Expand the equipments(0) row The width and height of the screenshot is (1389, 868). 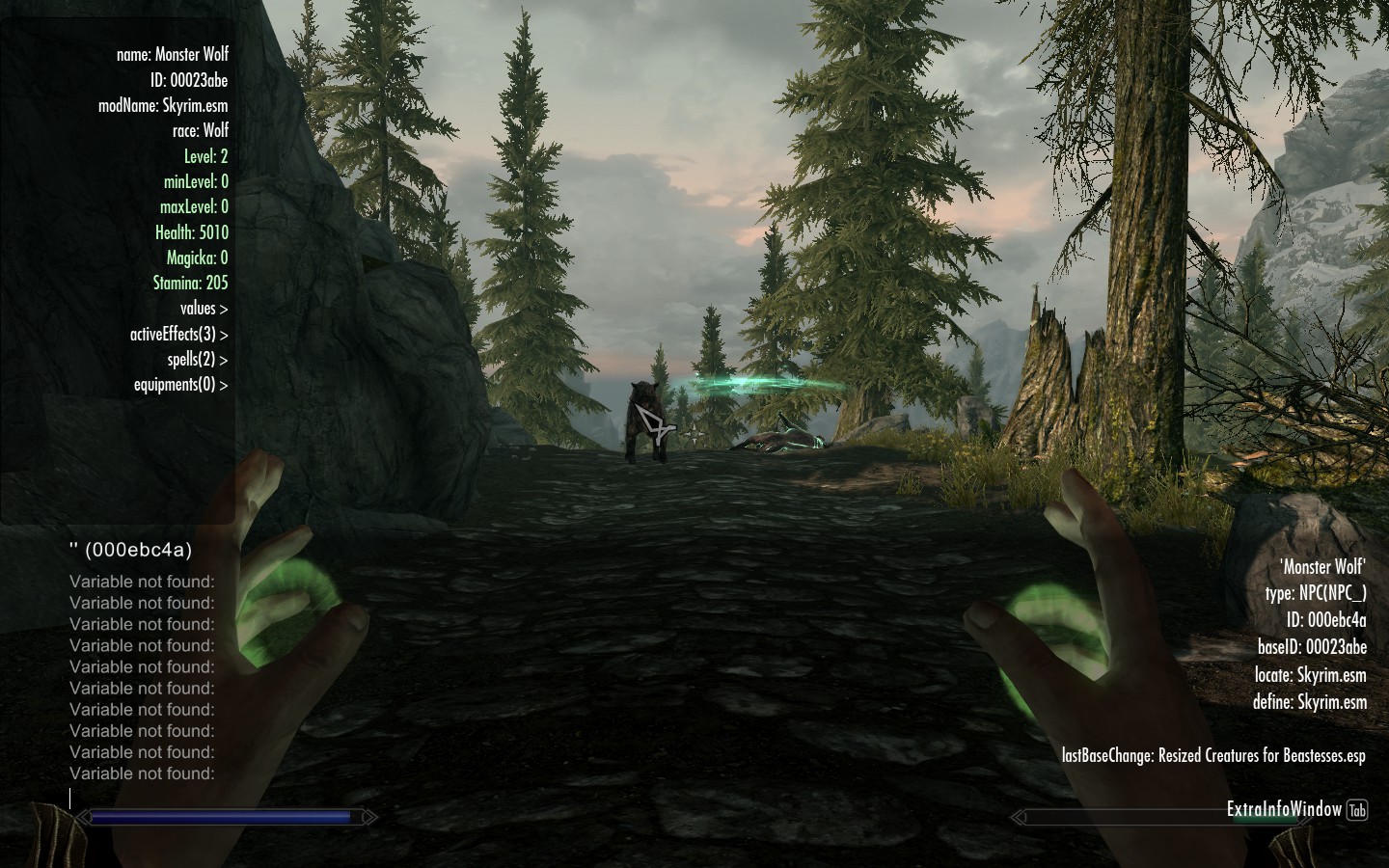click(x=181, y=385)
